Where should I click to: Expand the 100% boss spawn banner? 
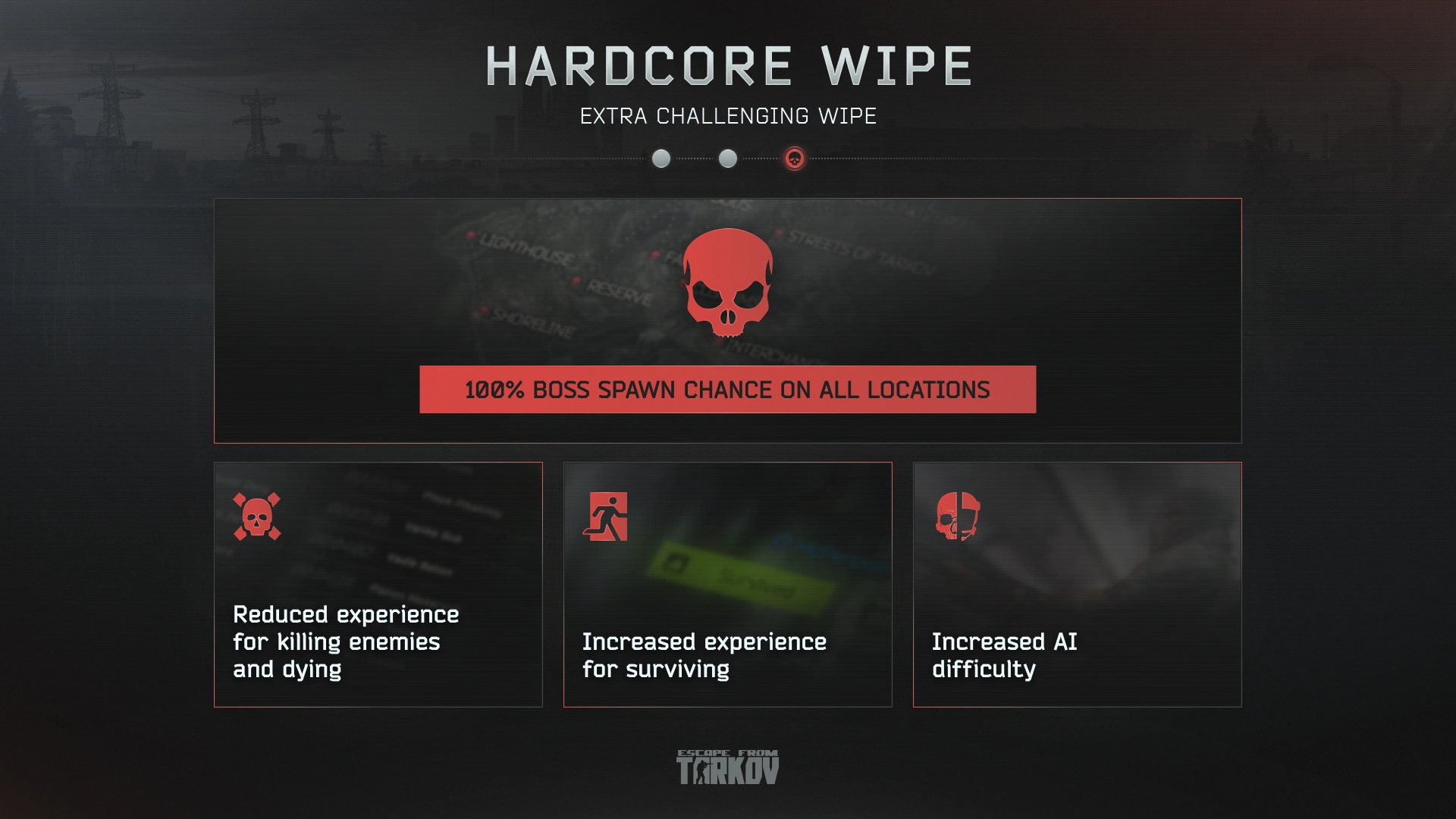(727, 389)
